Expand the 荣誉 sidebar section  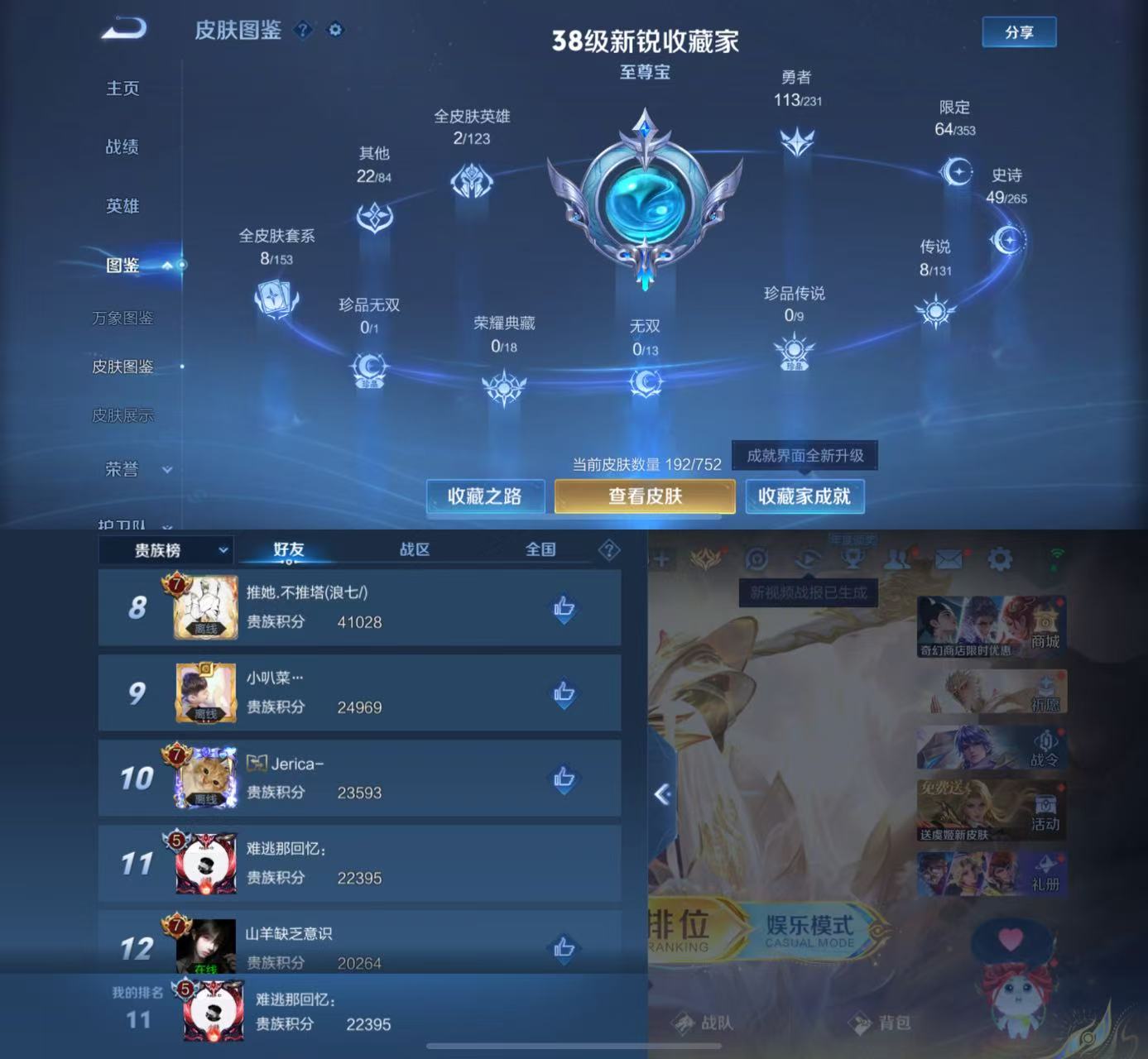(x=132, y=468)
